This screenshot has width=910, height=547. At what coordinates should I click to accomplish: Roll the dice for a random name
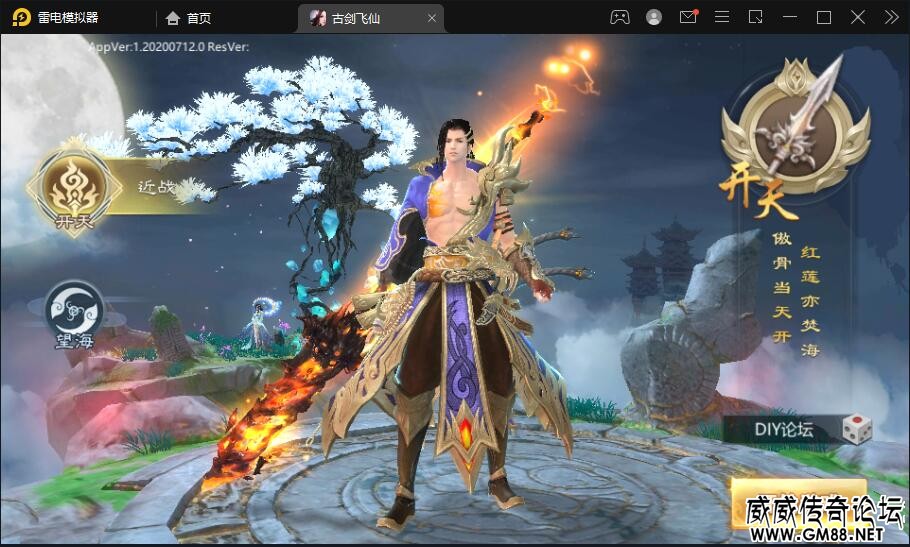point(856,430)
